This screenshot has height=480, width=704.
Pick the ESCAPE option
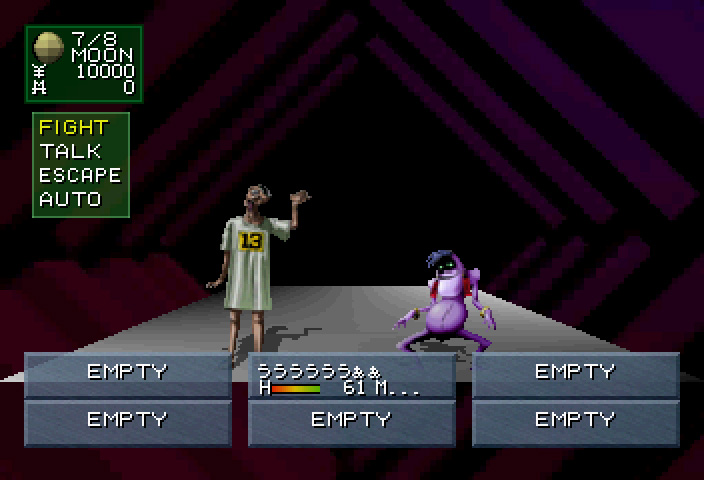pos(80,175)
